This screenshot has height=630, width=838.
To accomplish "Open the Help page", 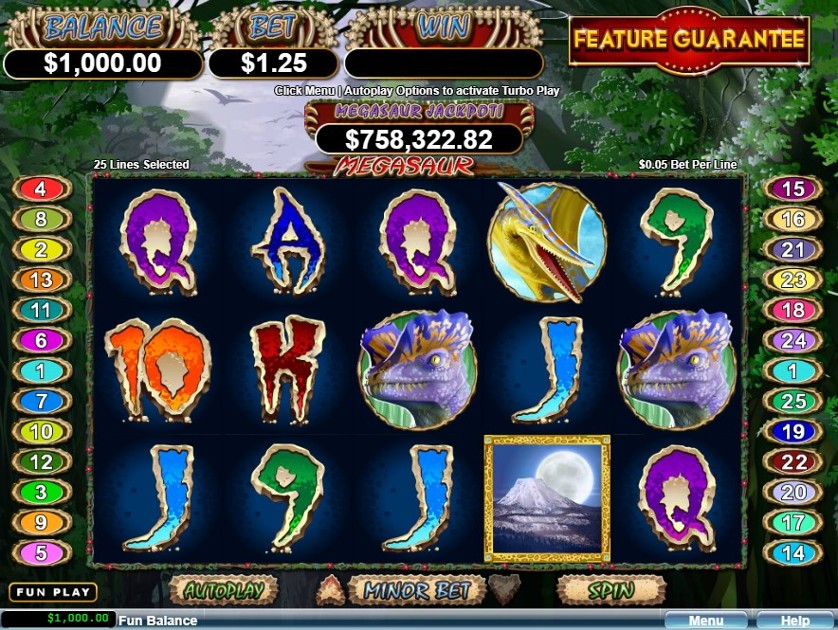I will point(795,621).
